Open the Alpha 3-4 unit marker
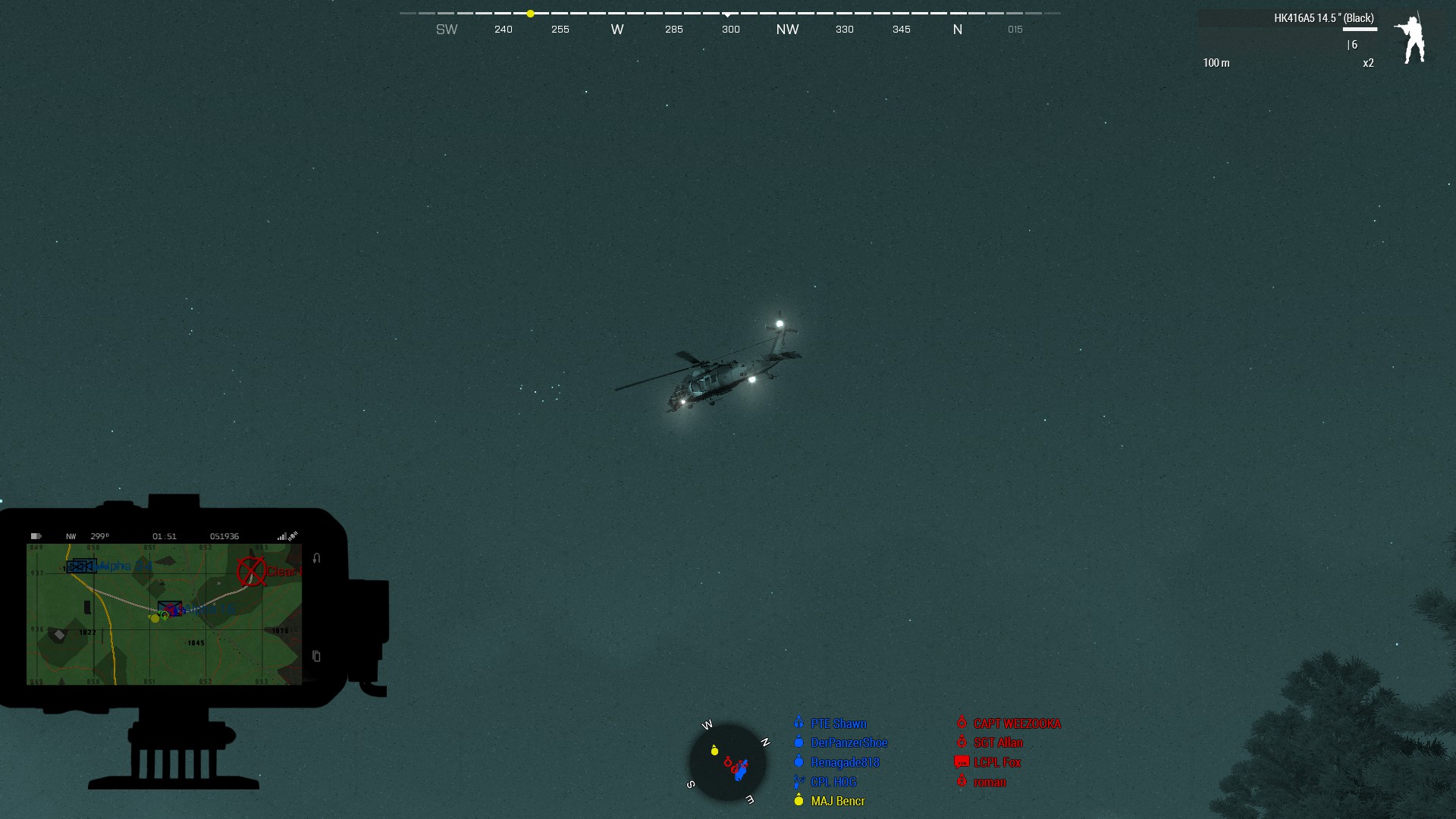1456x819 pixels. 81,566
